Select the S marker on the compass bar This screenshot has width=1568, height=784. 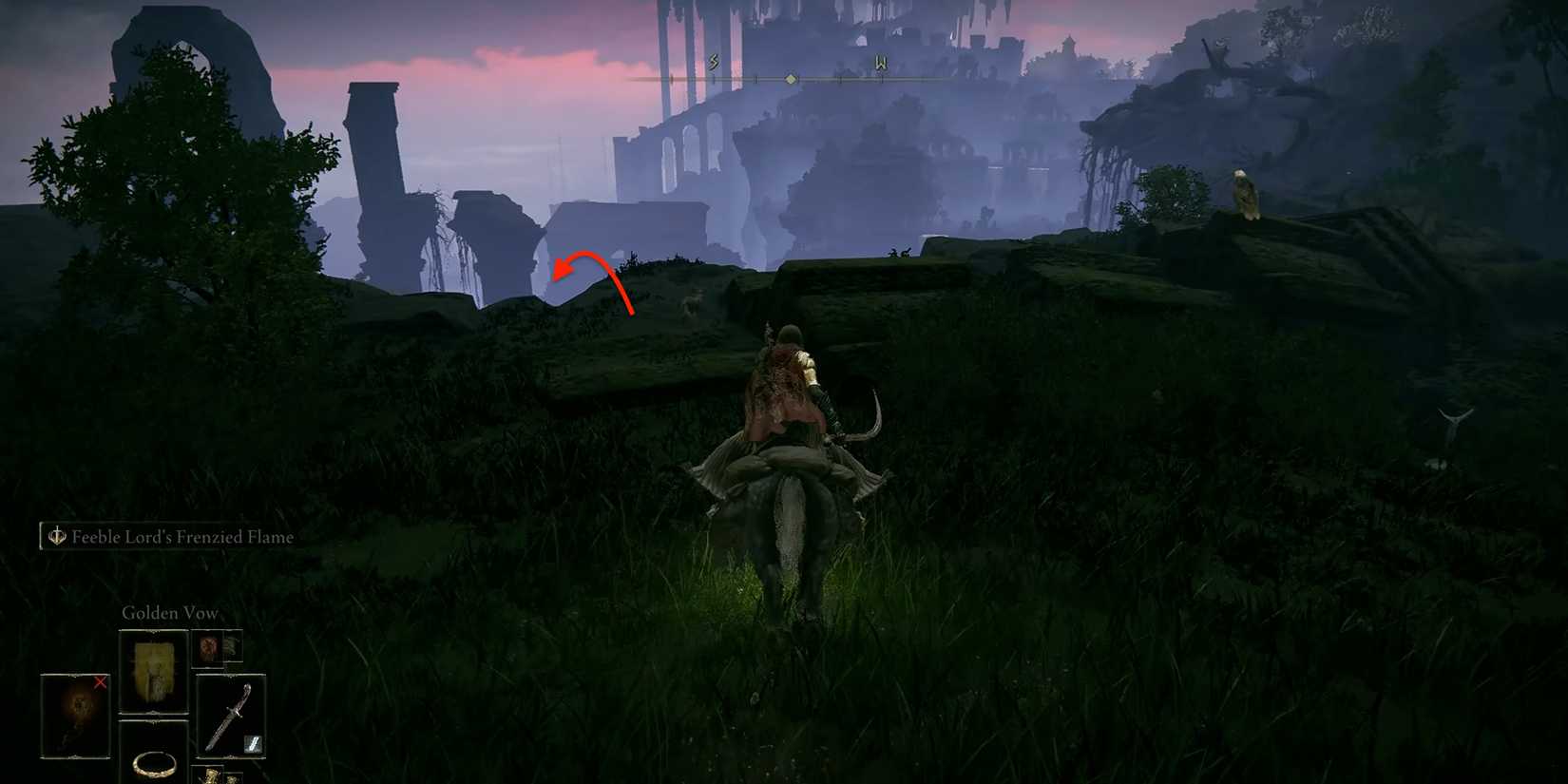tap(713, 61)
